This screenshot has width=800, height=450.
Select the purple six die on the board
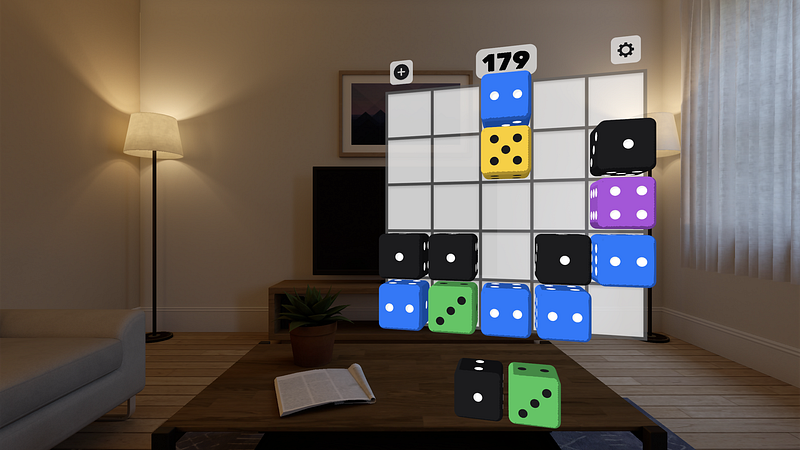tap(623, 202)
